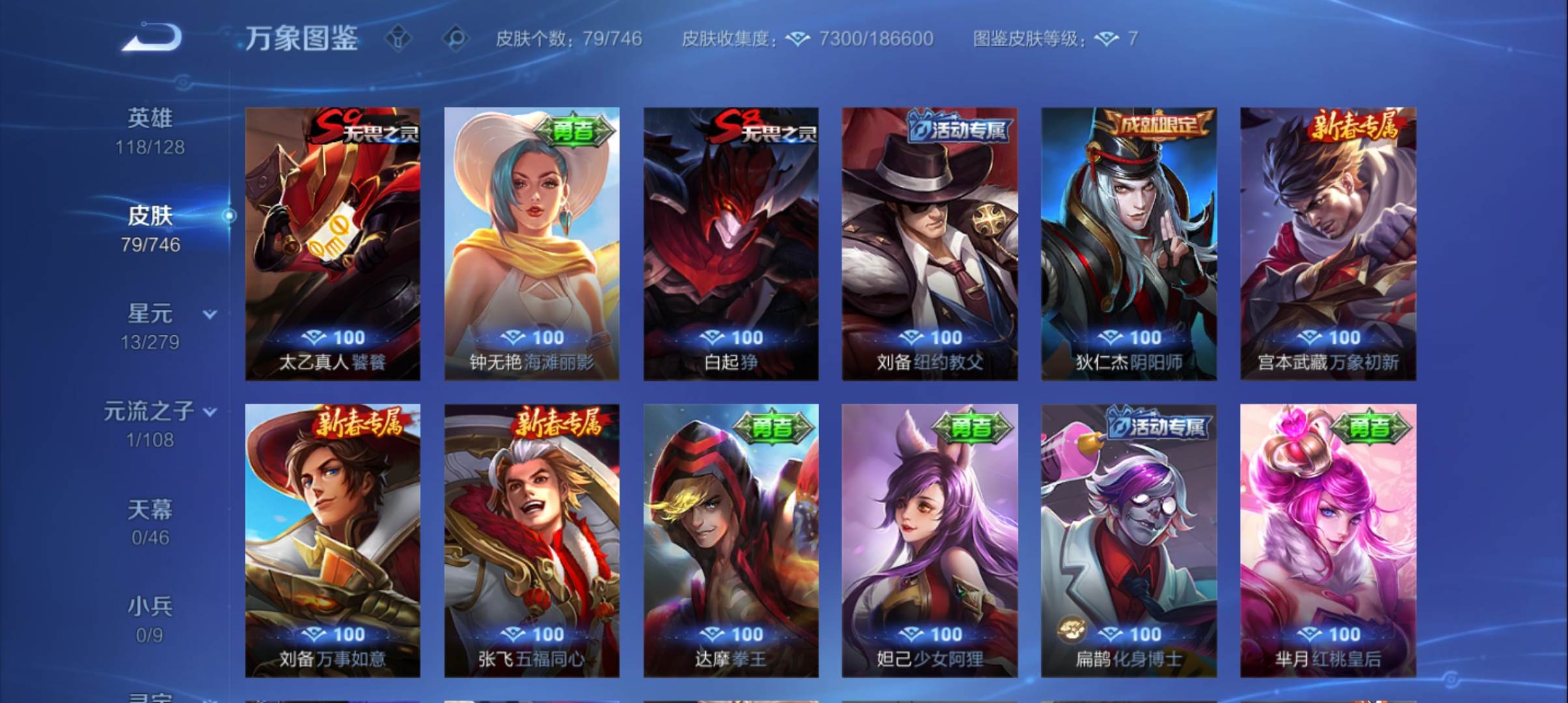Select the 皮肤 category tab
The image size is (1568, 703).
(151, 217)
